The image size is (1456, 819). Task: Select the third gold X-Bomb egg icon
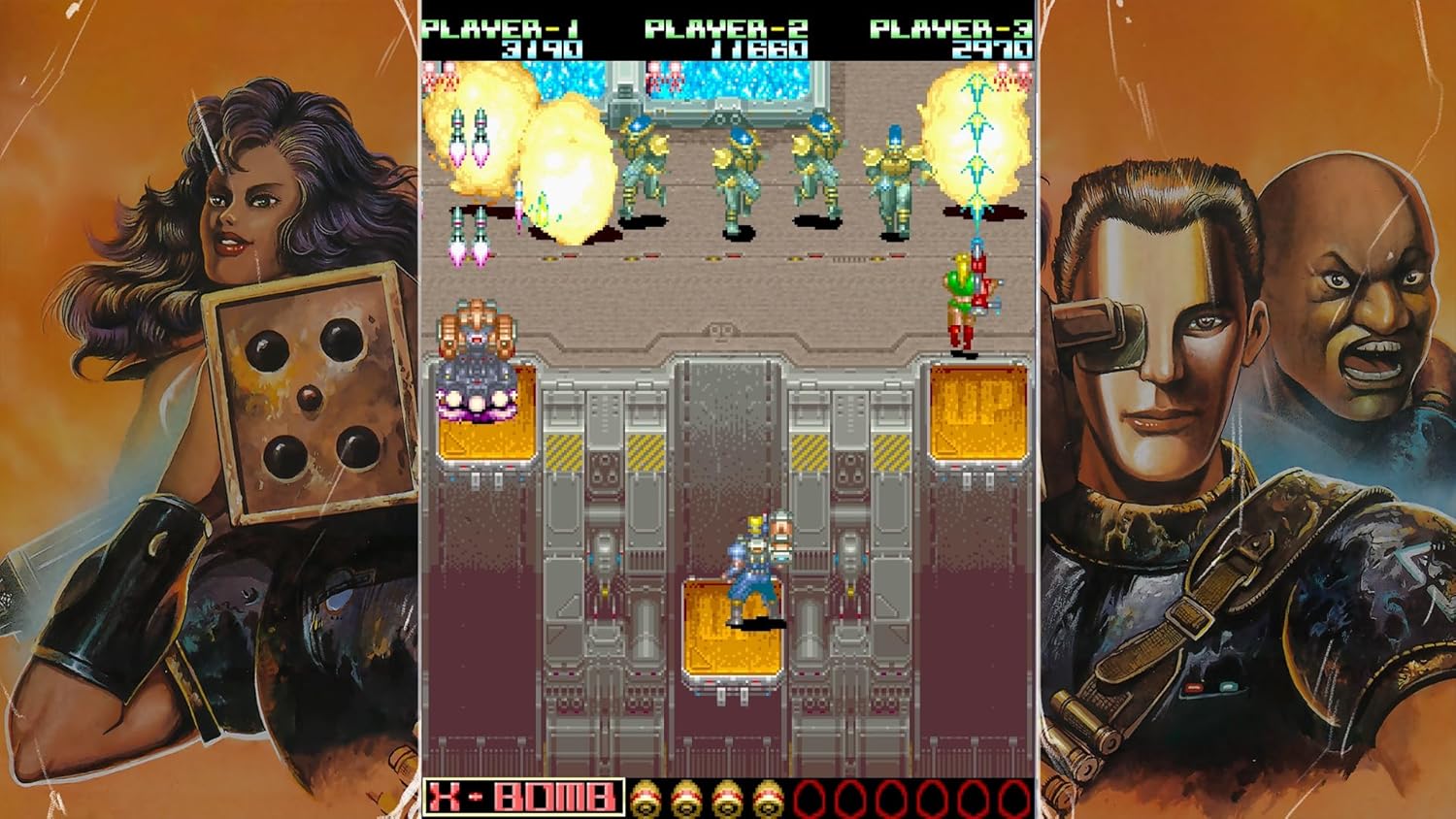[726, 800]
